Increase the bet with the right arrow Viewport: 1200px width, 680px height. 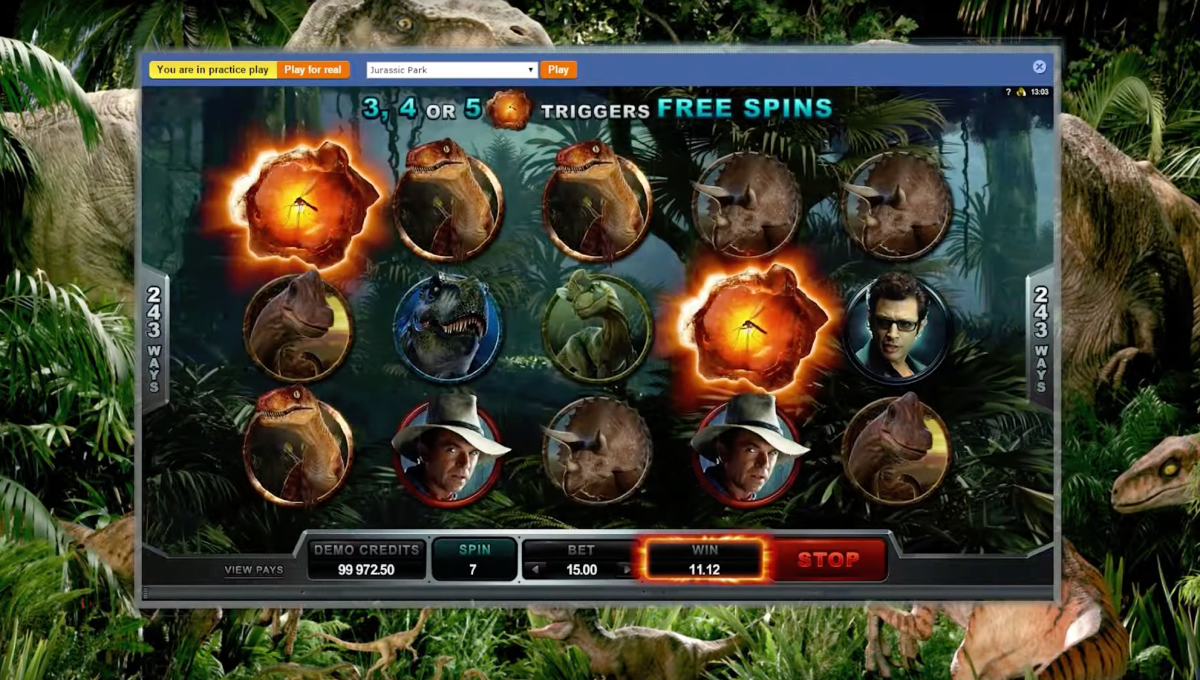coord(627,570)
